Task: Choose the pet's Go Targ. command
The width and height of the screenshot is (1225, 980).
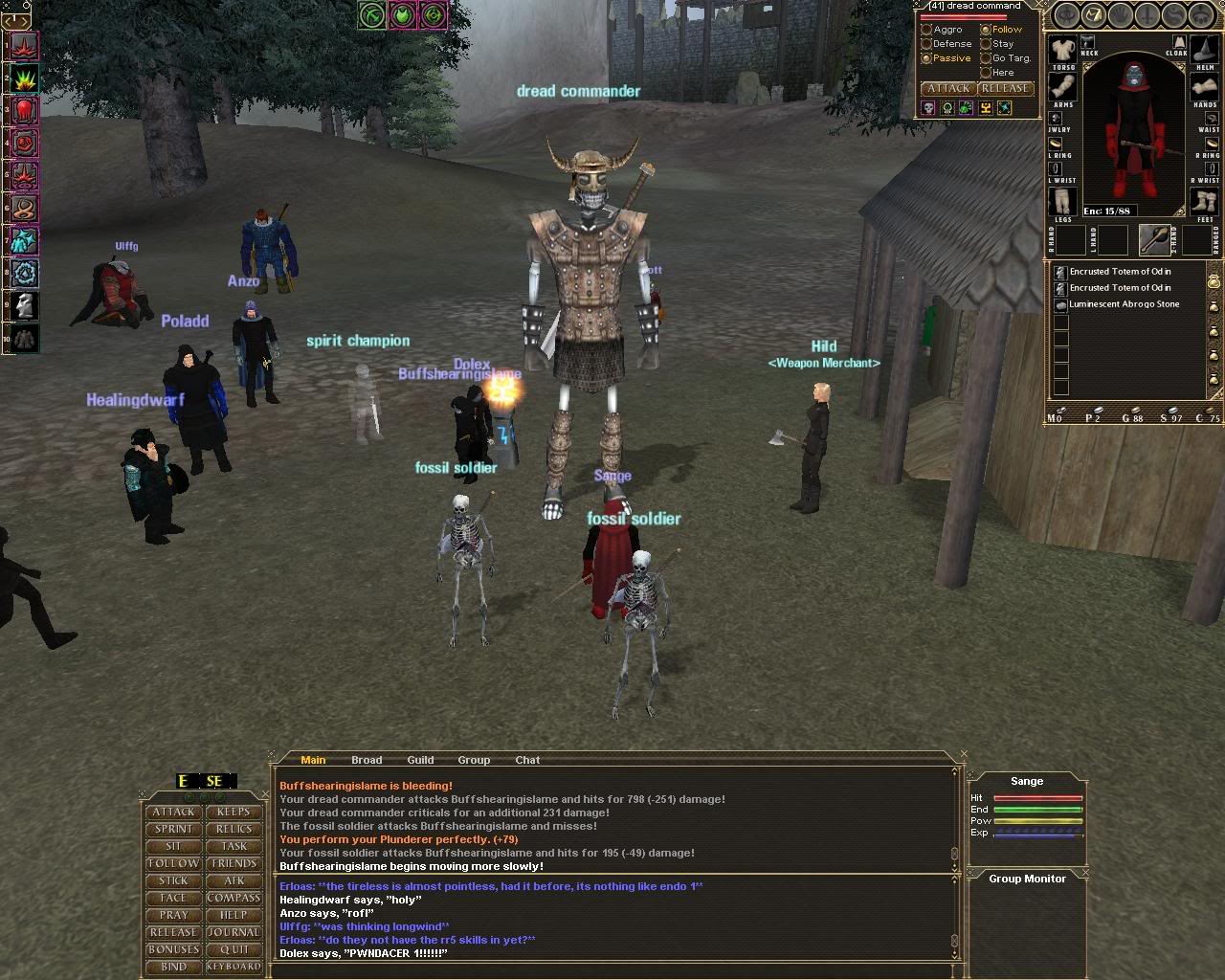Action: (986, 58)
